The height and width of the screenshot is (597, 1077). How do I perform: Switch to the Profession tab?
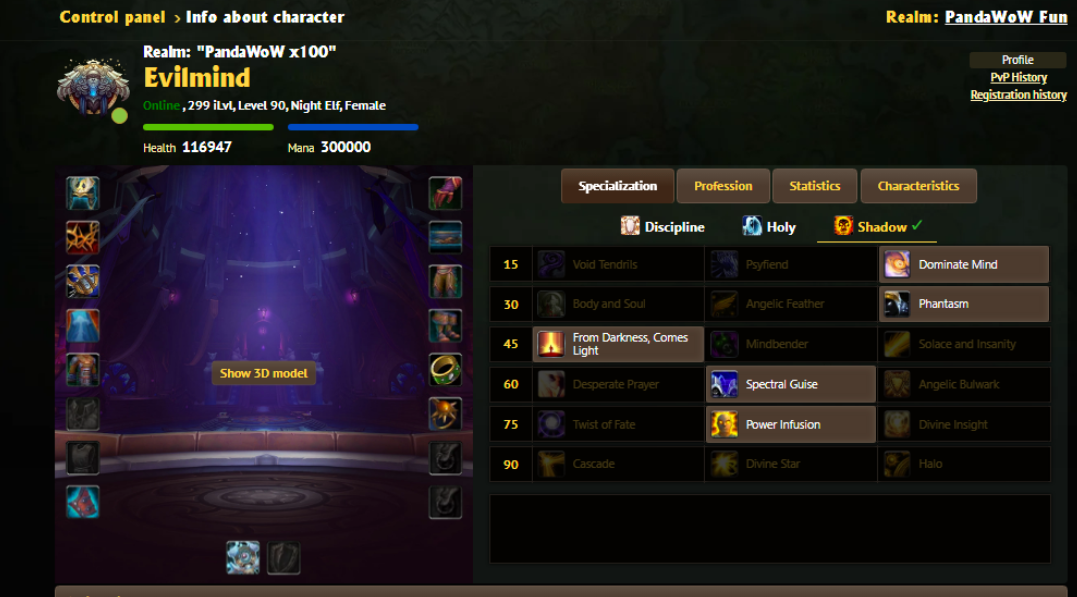click(723, 186)
